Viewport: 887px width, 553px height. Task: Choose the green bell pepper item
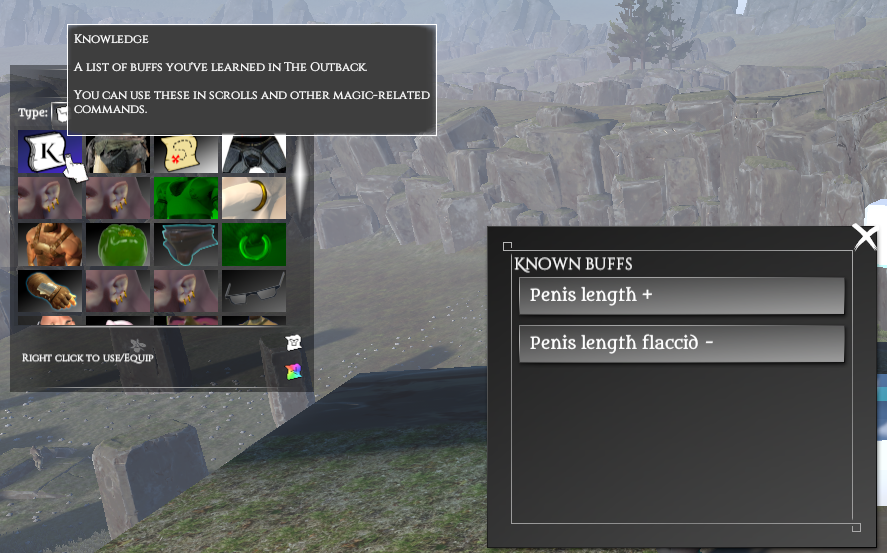[x=117, y=244]
